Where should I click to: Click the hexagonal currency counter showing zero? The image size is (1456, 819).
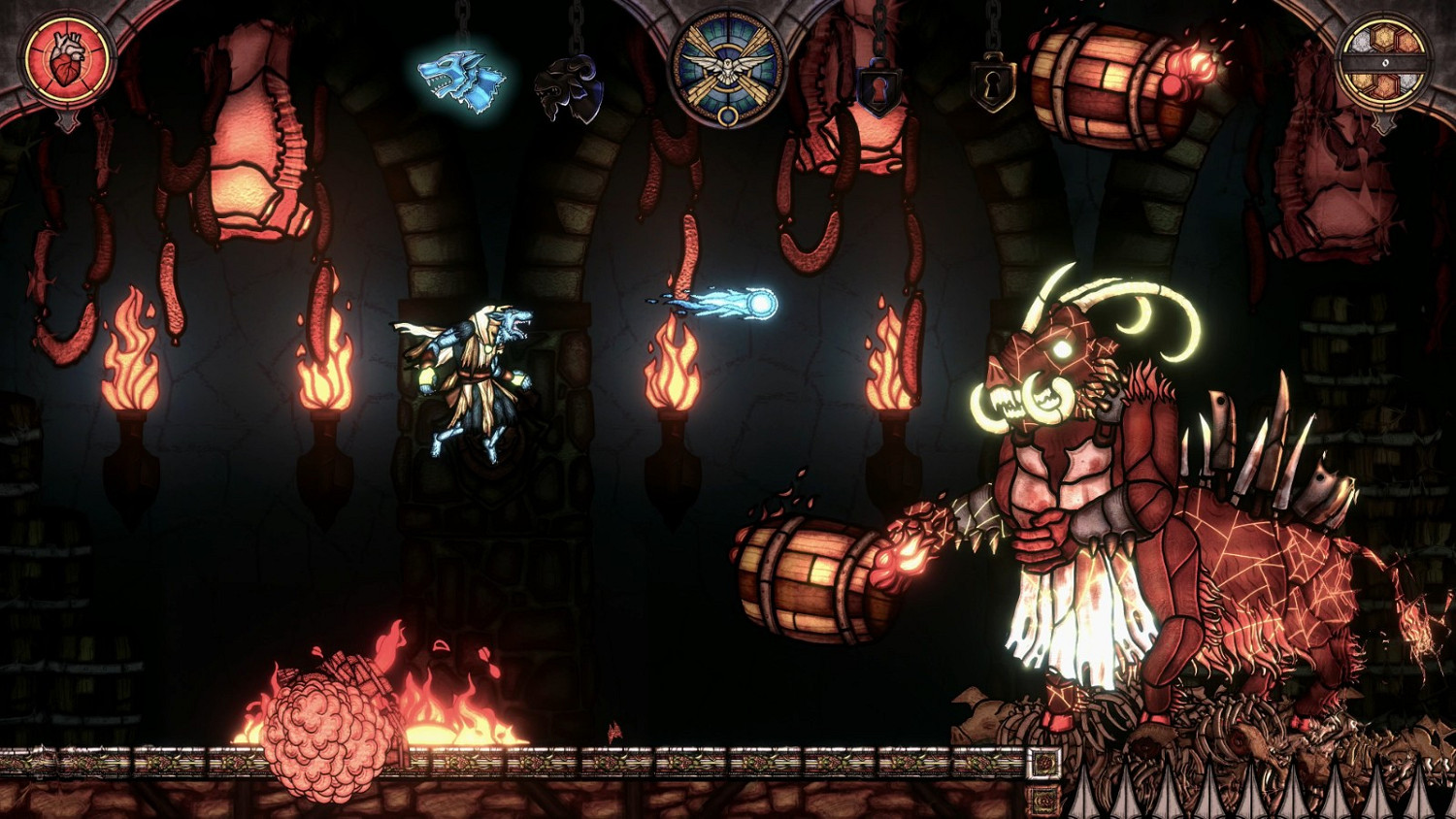(1386, 62)
